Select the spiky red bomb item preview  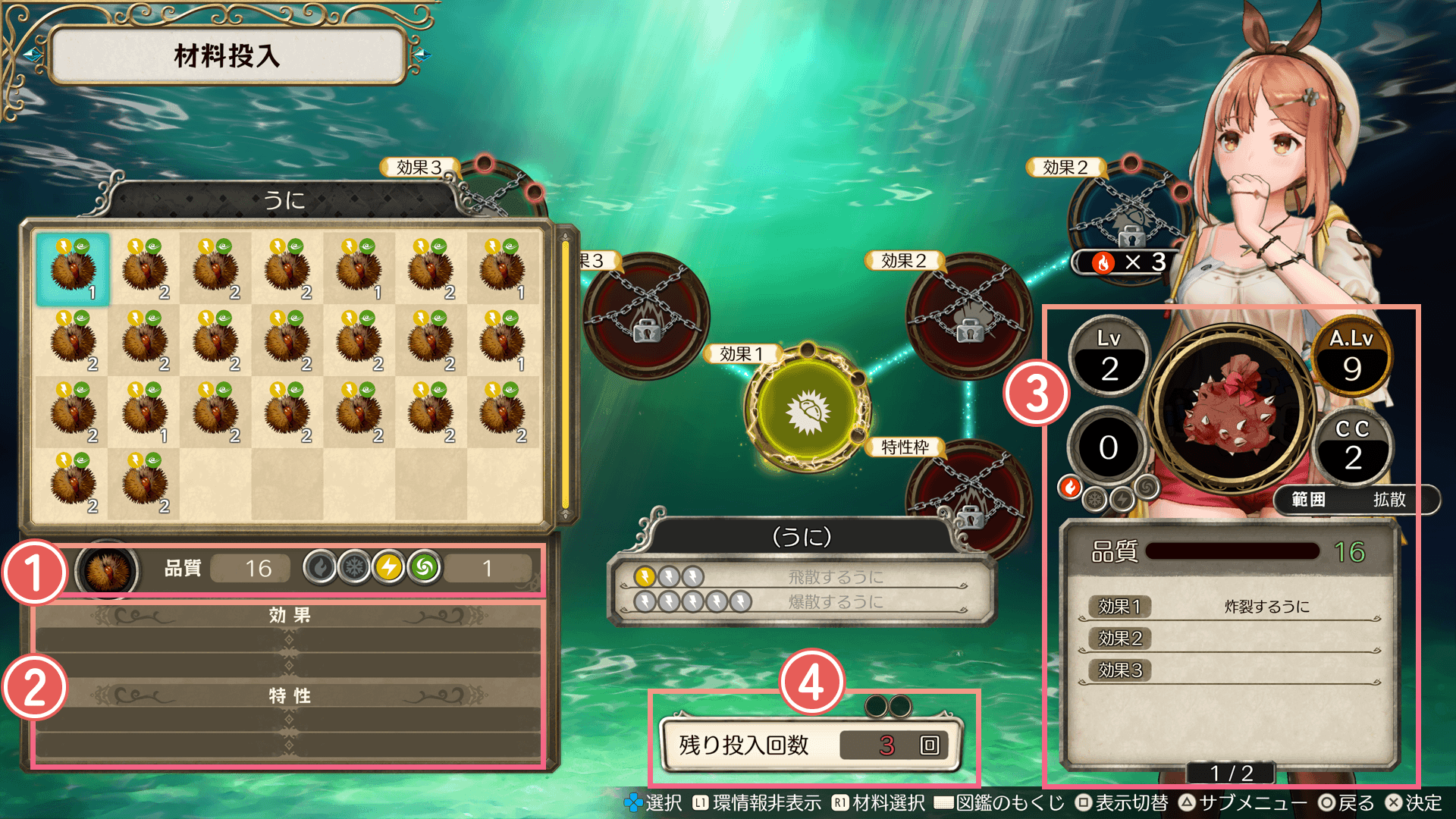click(x=1230, y=412)
